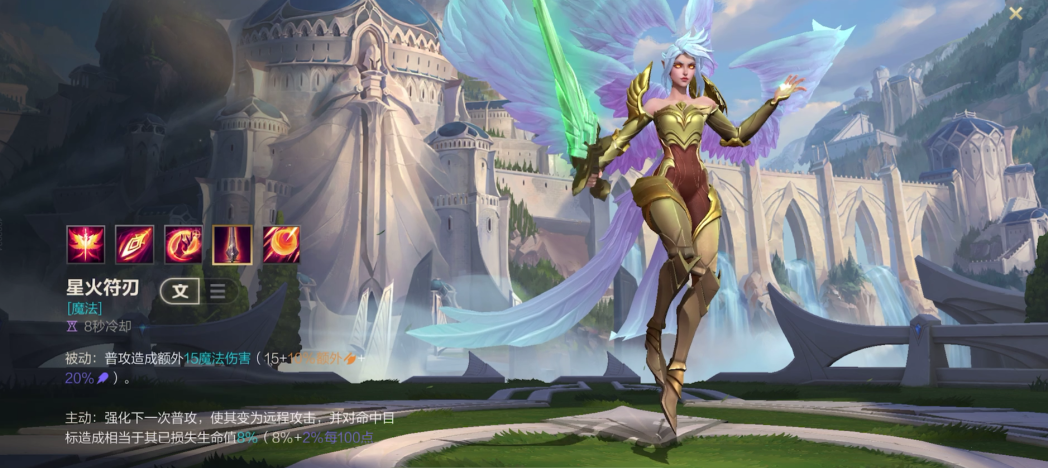Image resolution: width=1048 pixels, height=468 pixels.
Task: Choose the fiery swirl third ability icon
Action: [183, 245]
